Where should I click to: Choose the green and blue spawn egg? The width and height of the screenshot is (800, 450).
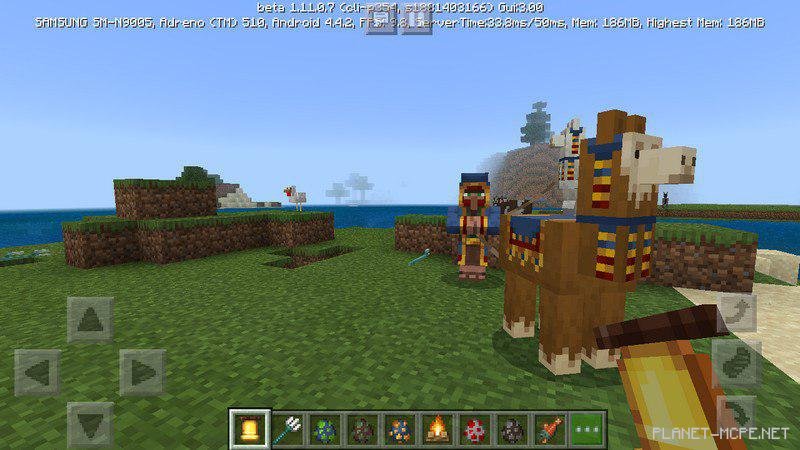pyautogui.click(x=323, y=430)
